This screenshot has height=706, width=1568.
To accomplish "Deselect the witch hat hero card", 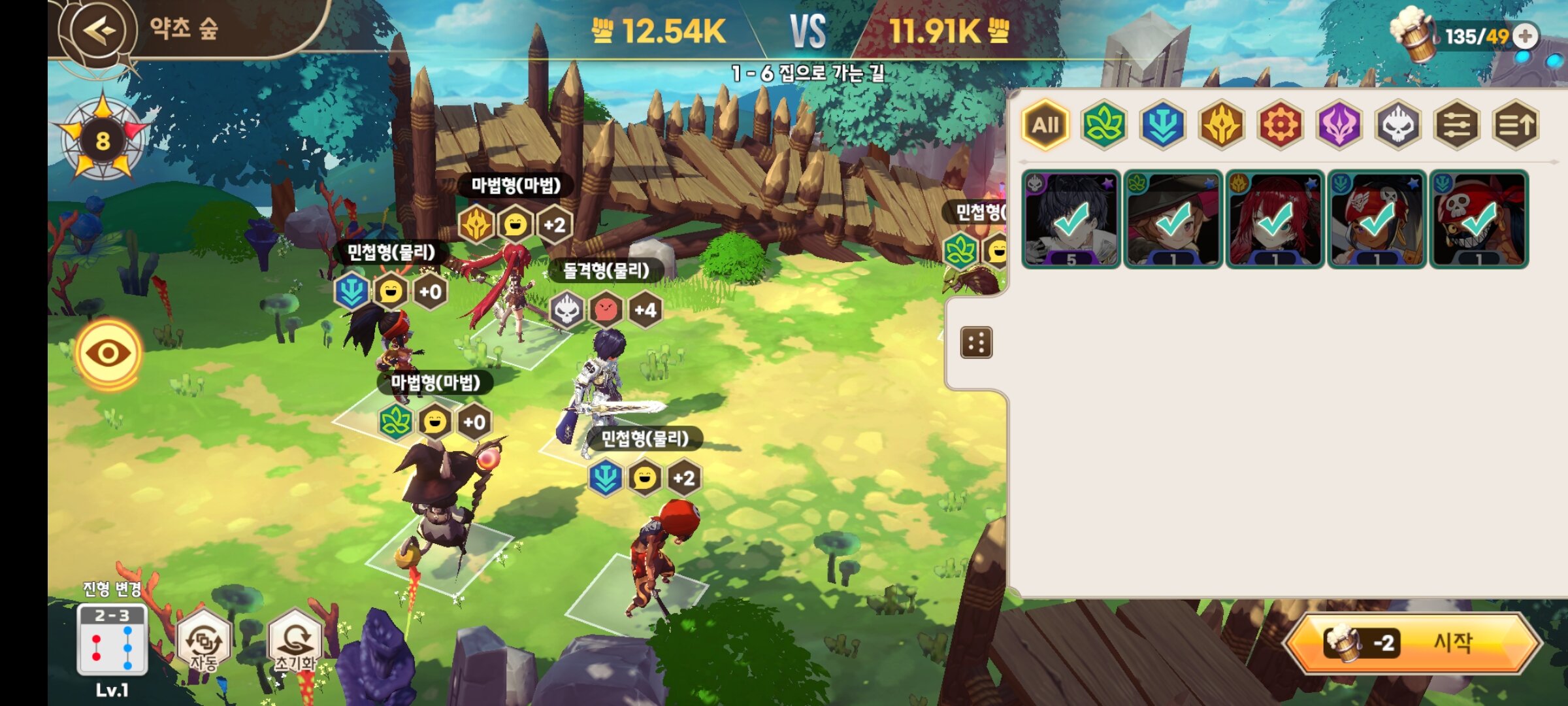I will click(1173, 219).
